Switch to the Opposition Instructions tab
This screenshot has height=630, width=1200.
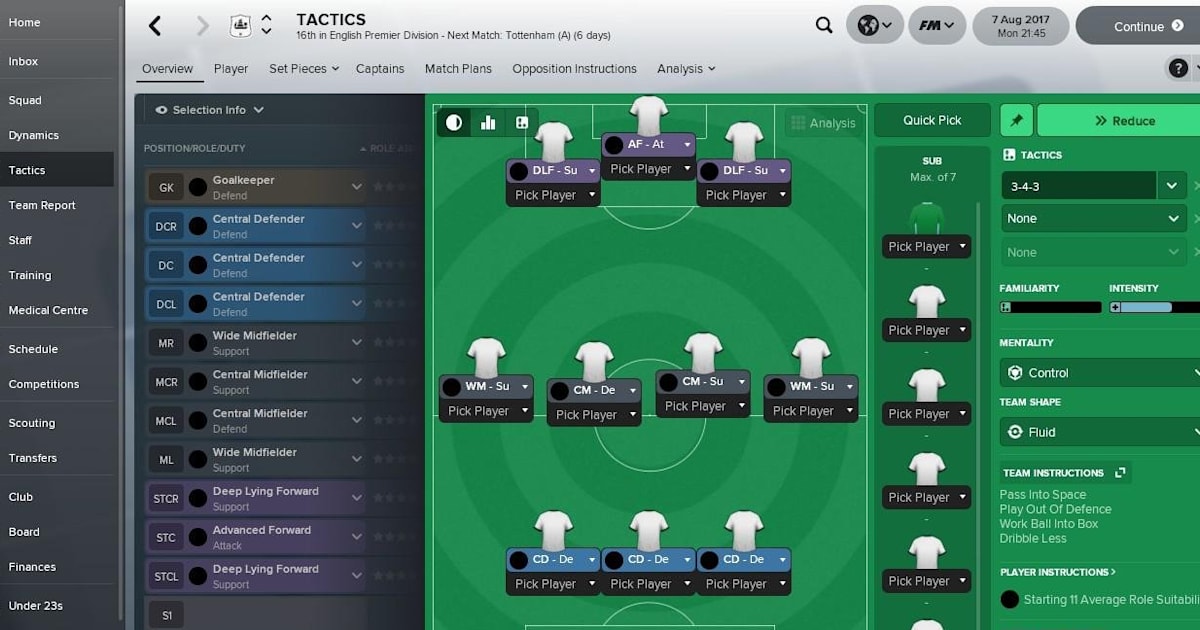574,69
